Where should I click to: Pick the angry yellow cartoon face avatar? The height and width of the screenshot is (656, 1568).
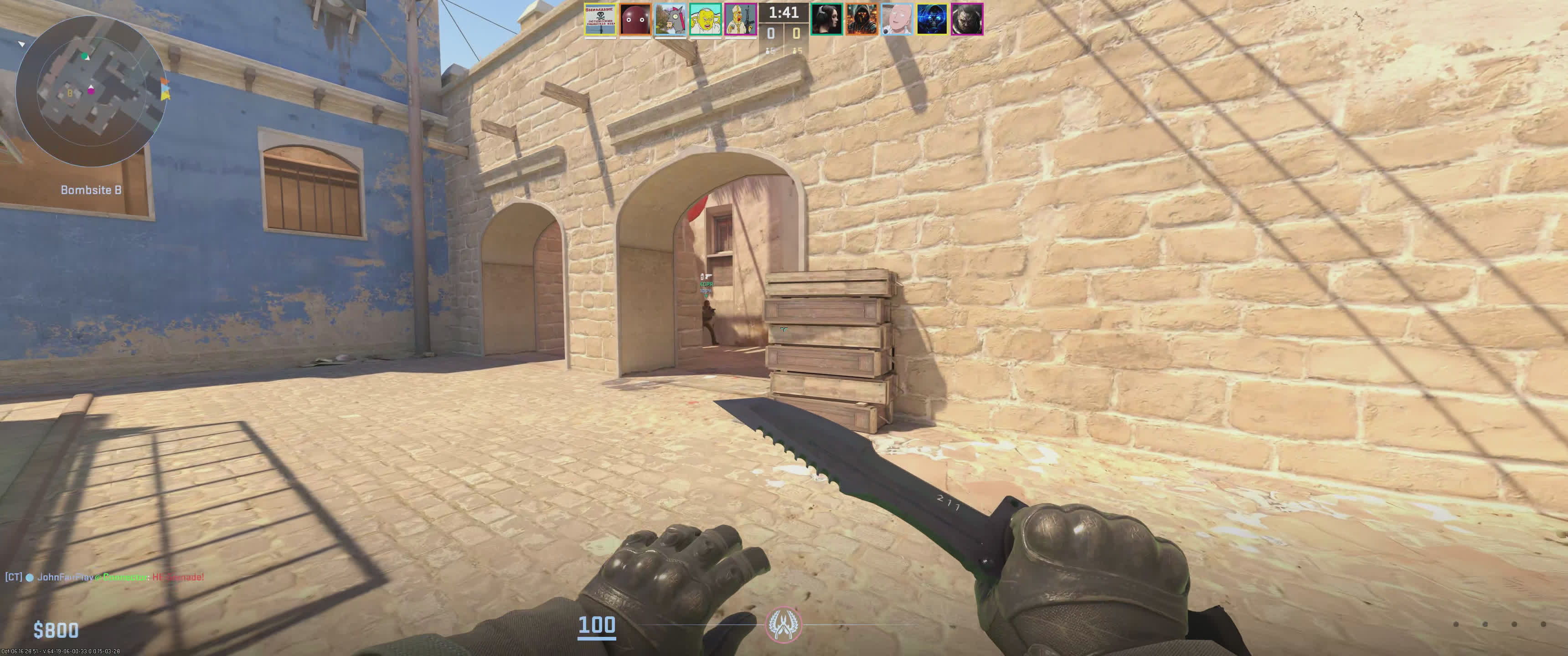[706, 20]
